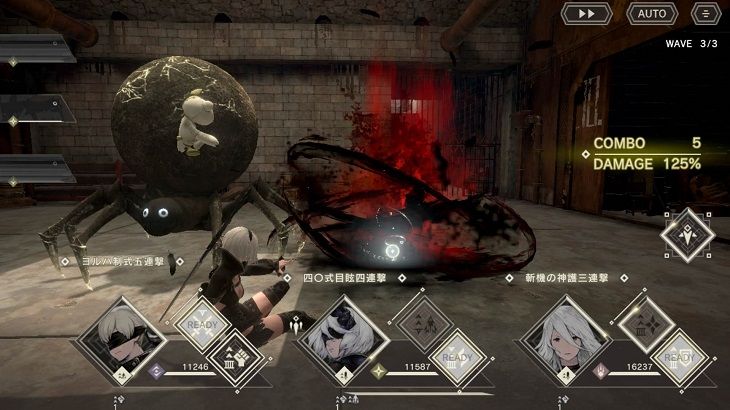
Task: Open the battle pause menu
Action: pos(705,14)
